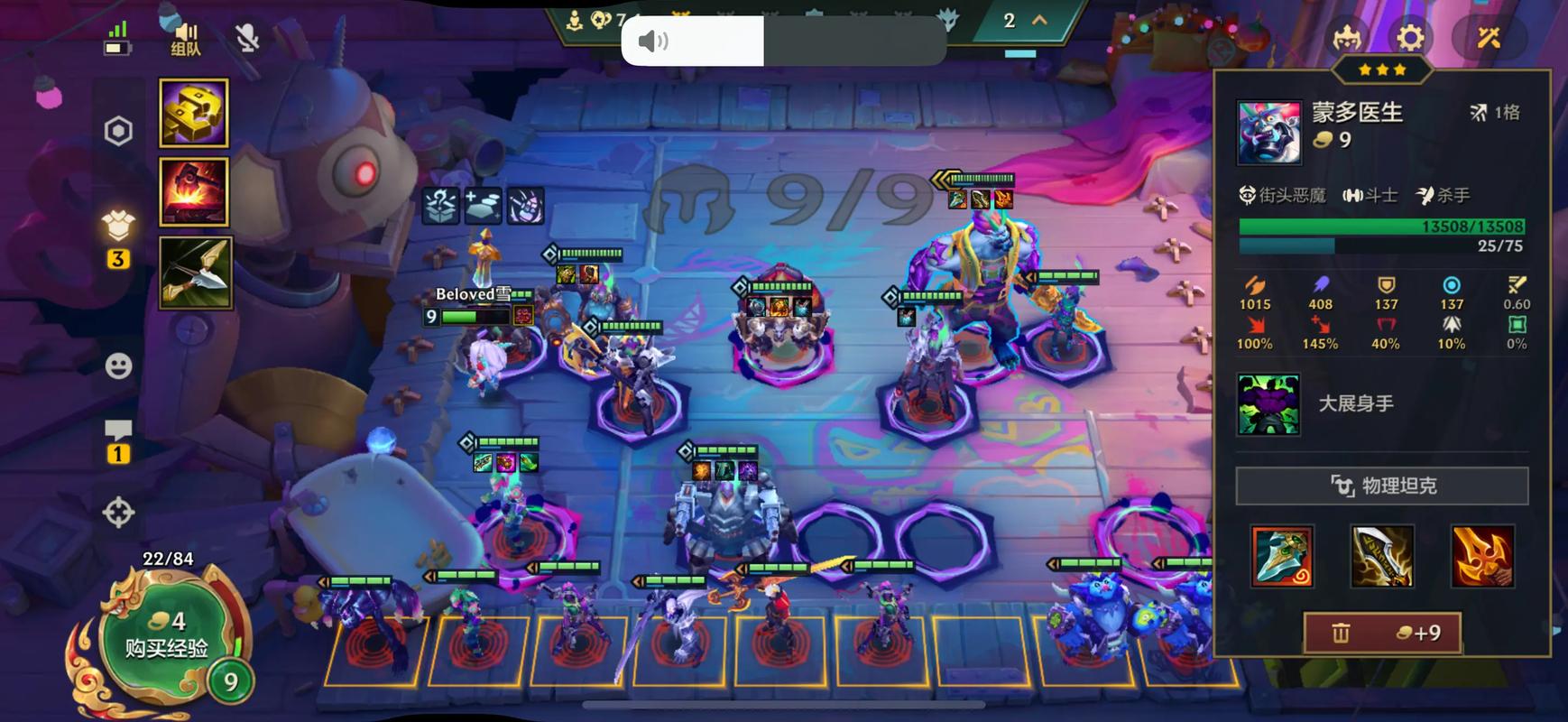Show the augments list with 3 badge

pyautogui.click(x=118, y=233)
